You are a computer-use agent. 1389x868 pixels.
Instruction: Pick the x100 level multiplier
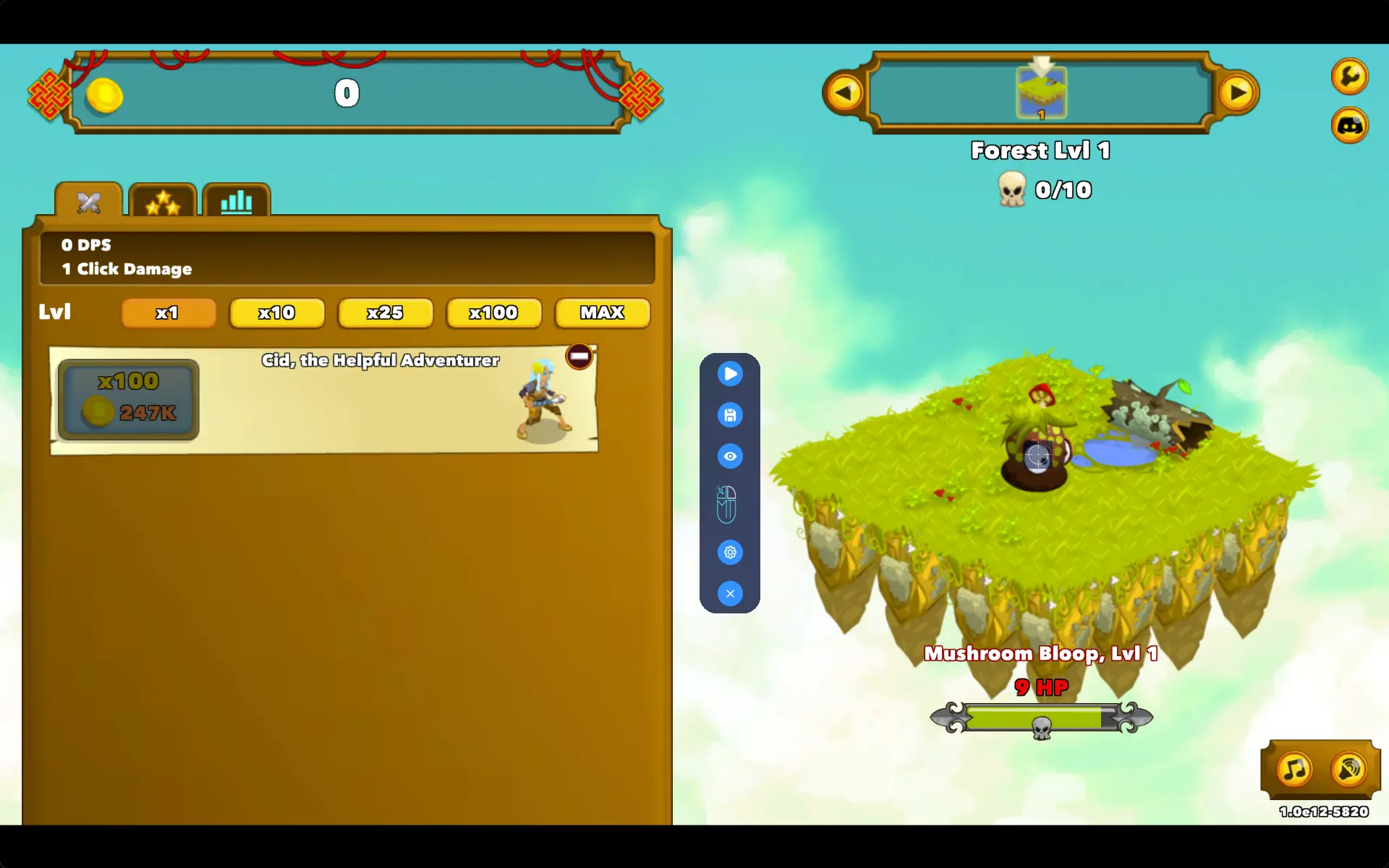493,312
